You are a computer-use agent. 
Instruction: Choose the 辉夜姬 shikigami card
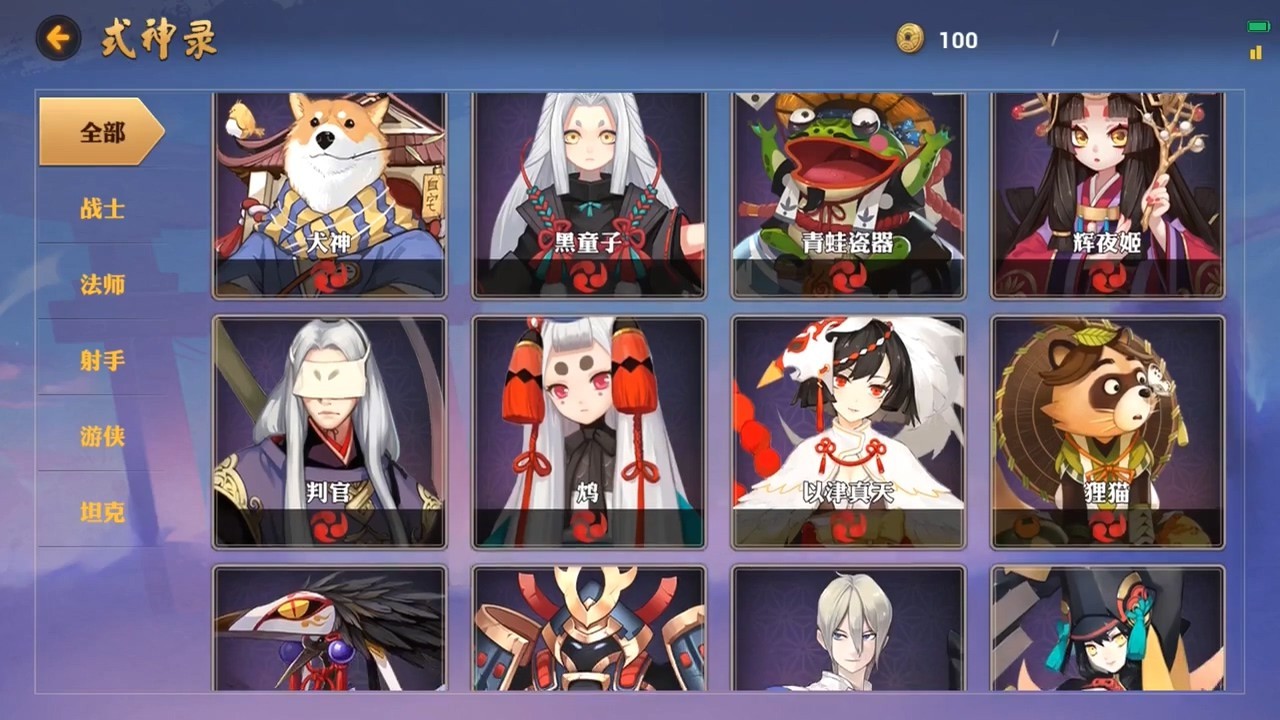[1108, 195]
